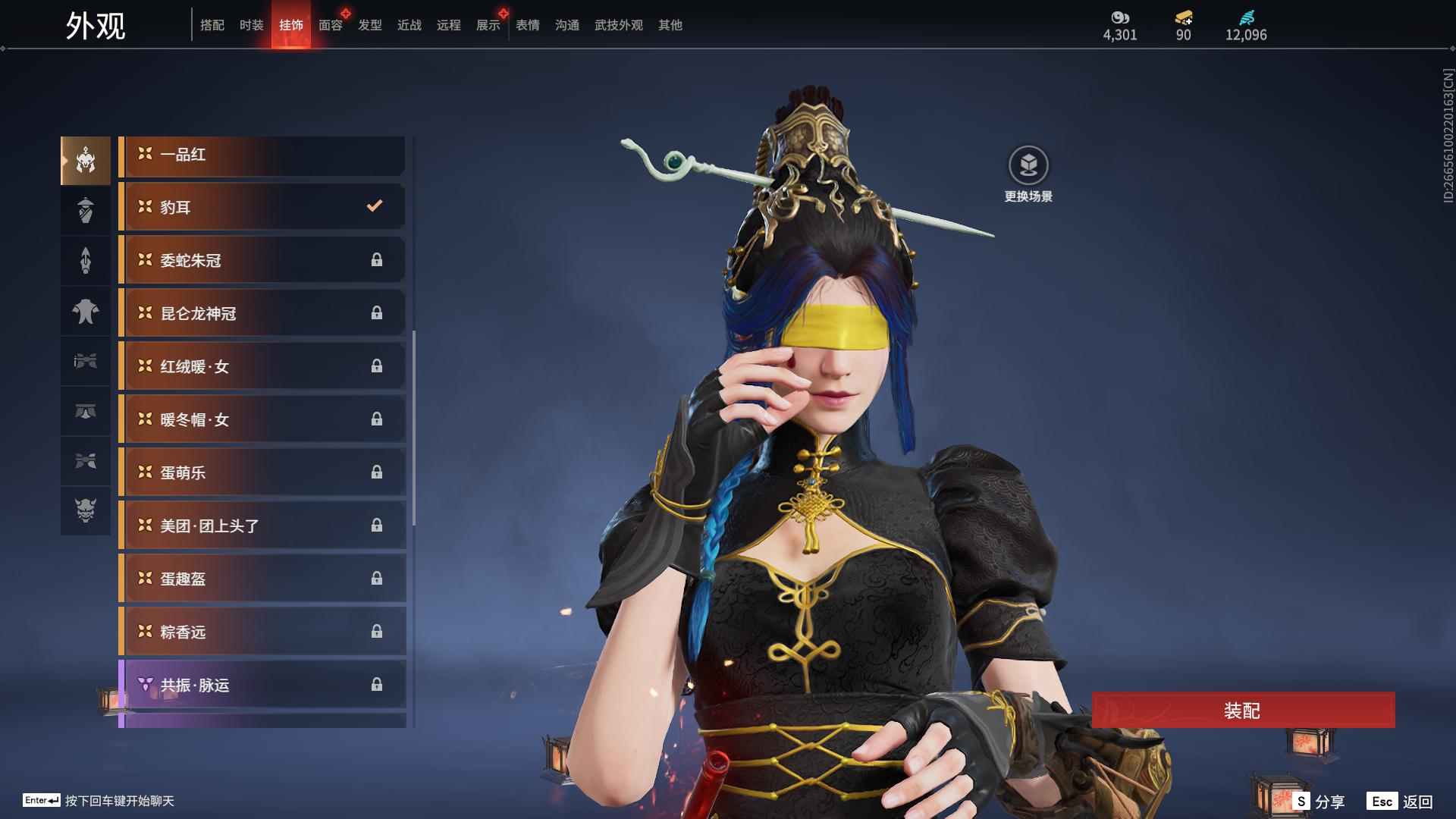Select the equipped 豹耳 accessory
1456x819 pixels.
(262, 207)
